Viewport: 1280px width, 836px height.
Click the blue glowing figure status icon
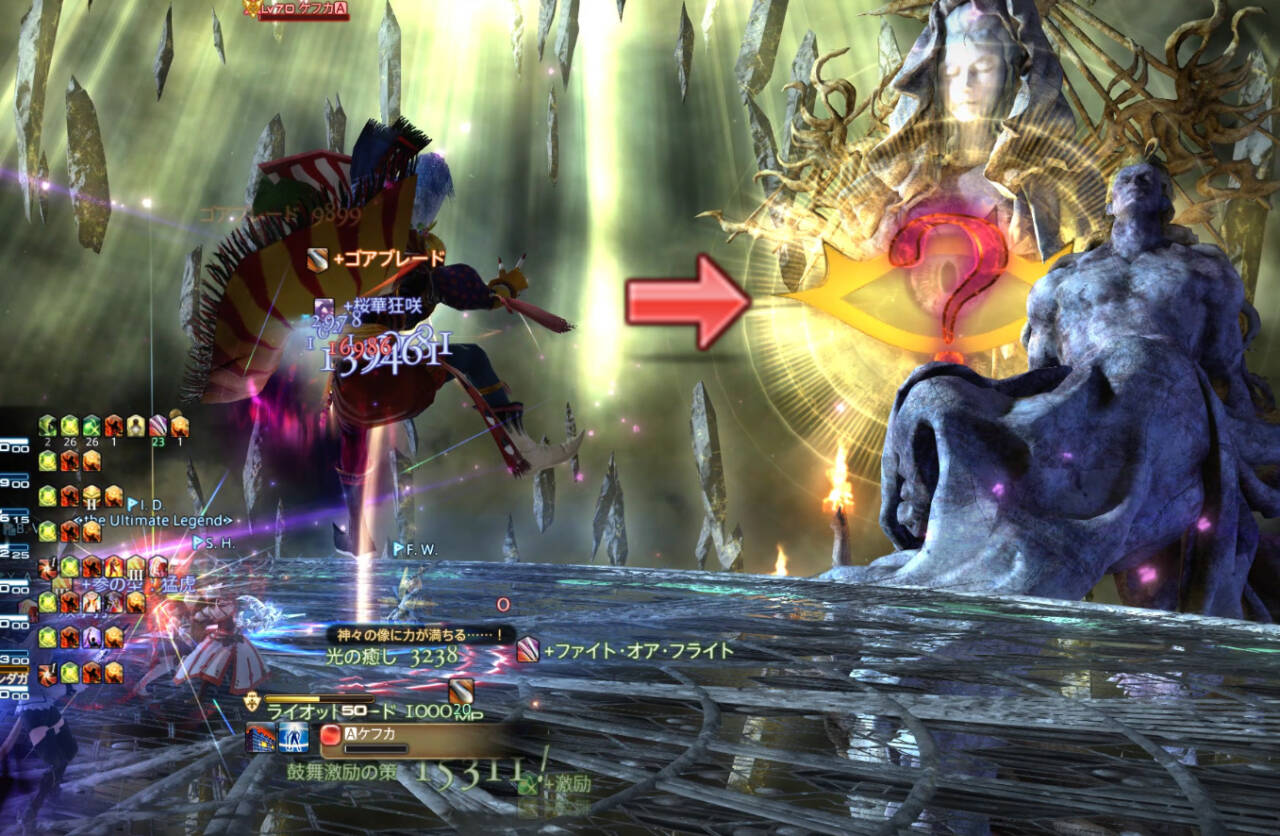pos(294,737)
